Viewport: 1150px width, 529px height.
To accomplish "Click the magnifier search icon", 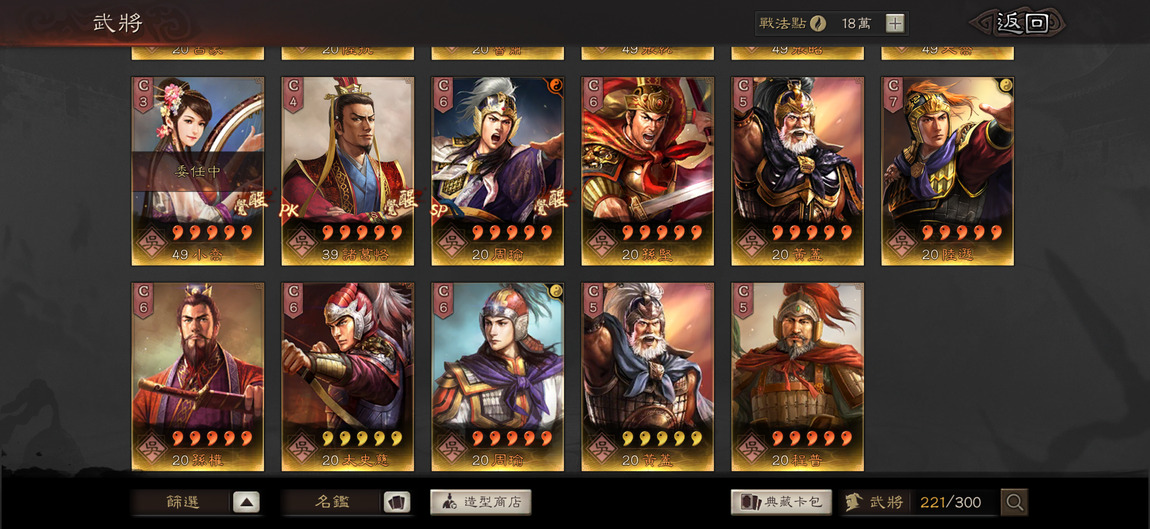I will pyautogui.click(x=1014, y=502).
